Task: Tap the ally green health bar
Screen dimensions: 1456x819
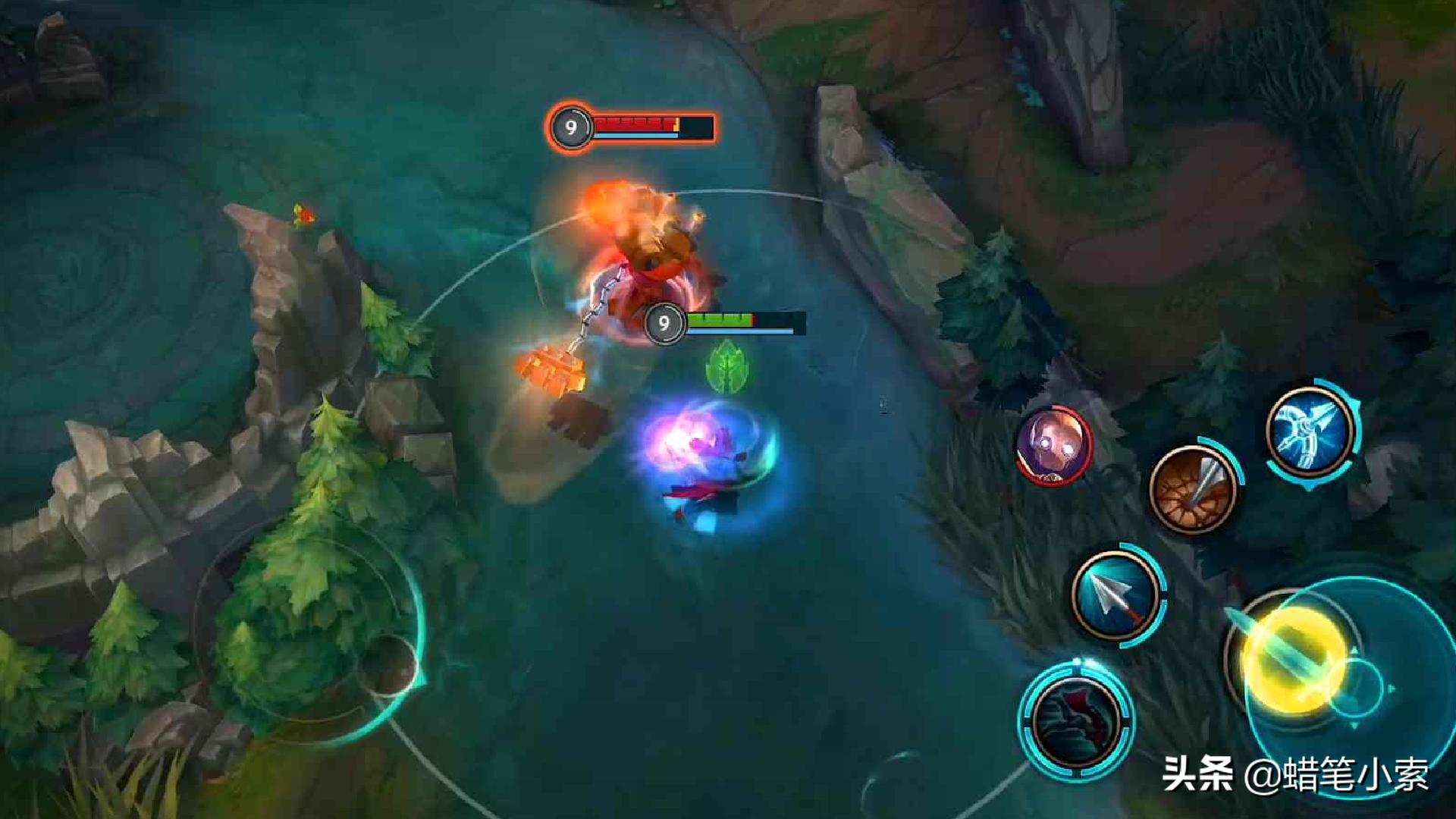Action: pos(719,319)
